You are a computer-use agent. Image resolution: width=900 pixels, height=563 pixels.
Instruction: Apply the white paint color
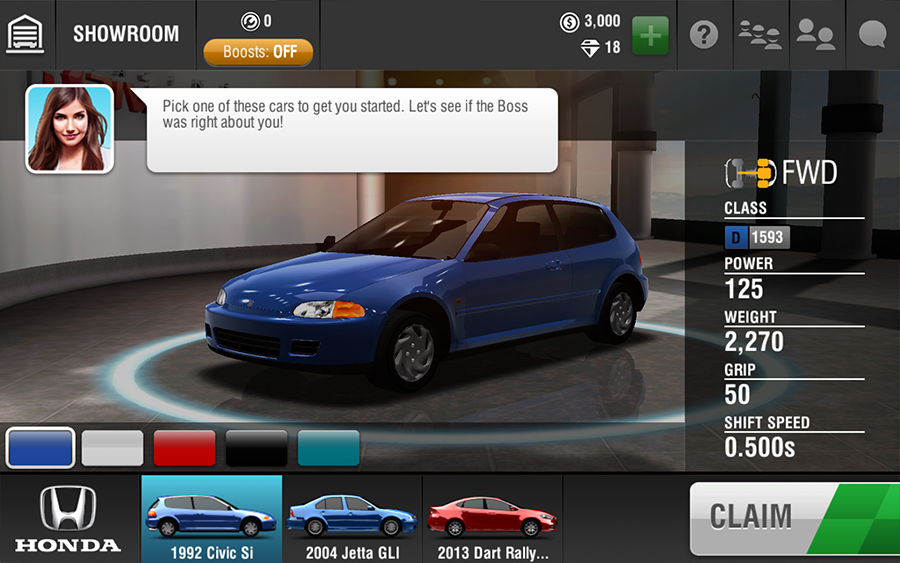pos(112,448)
